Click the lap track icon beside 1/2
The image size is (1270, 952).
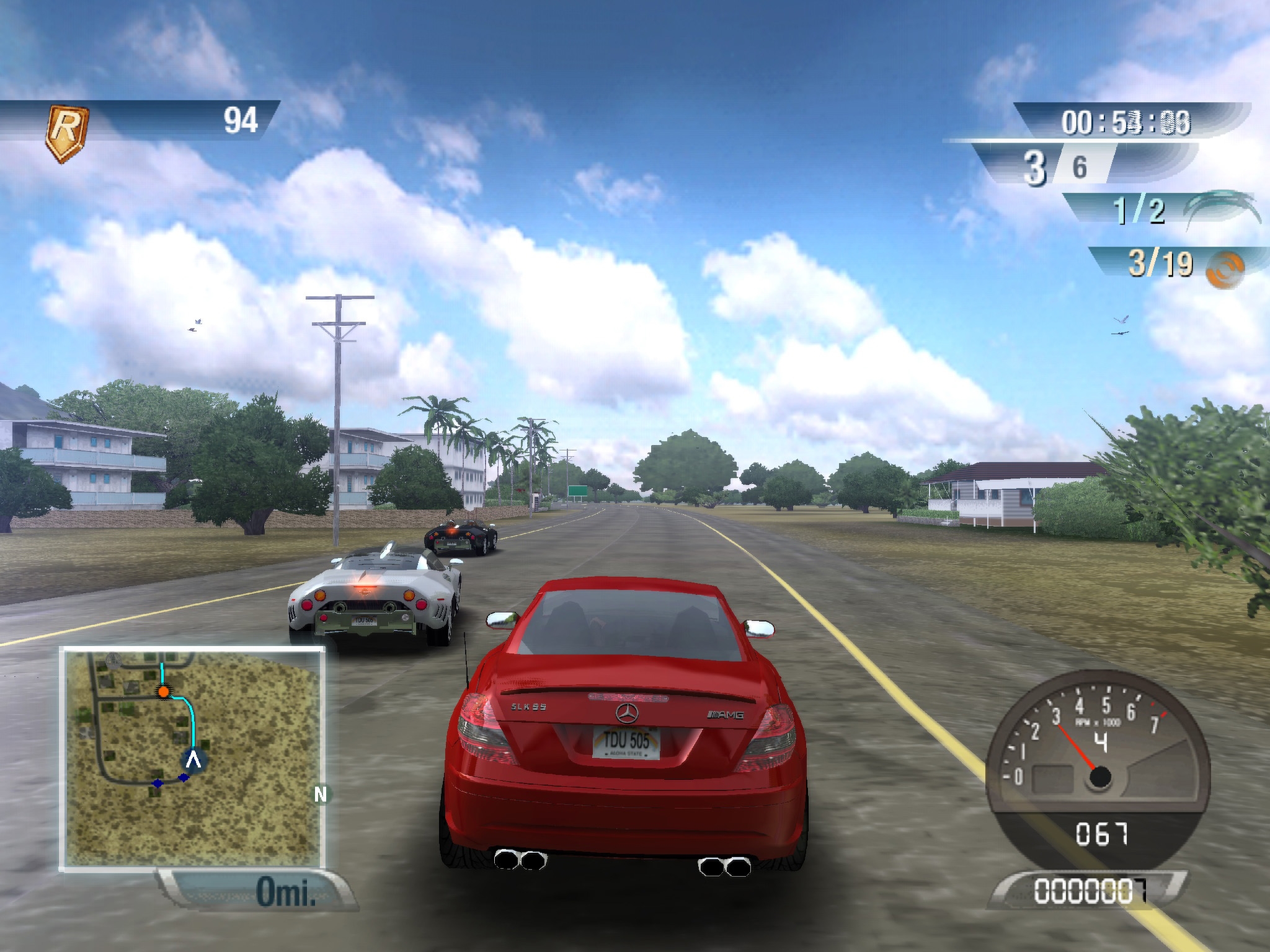coord(1220,208)
